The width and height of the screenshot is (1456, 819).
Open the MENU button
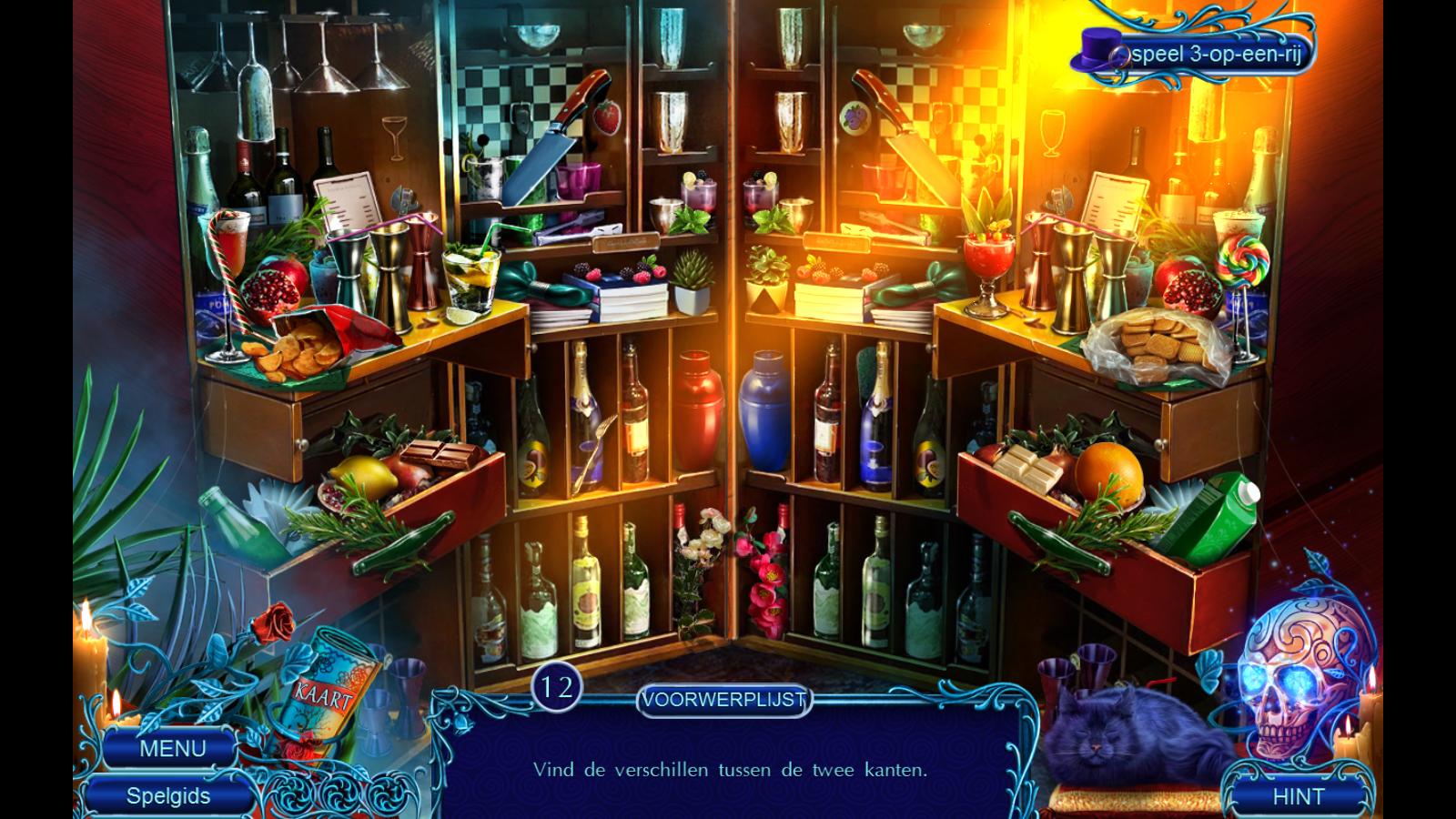tap(172, 749)
